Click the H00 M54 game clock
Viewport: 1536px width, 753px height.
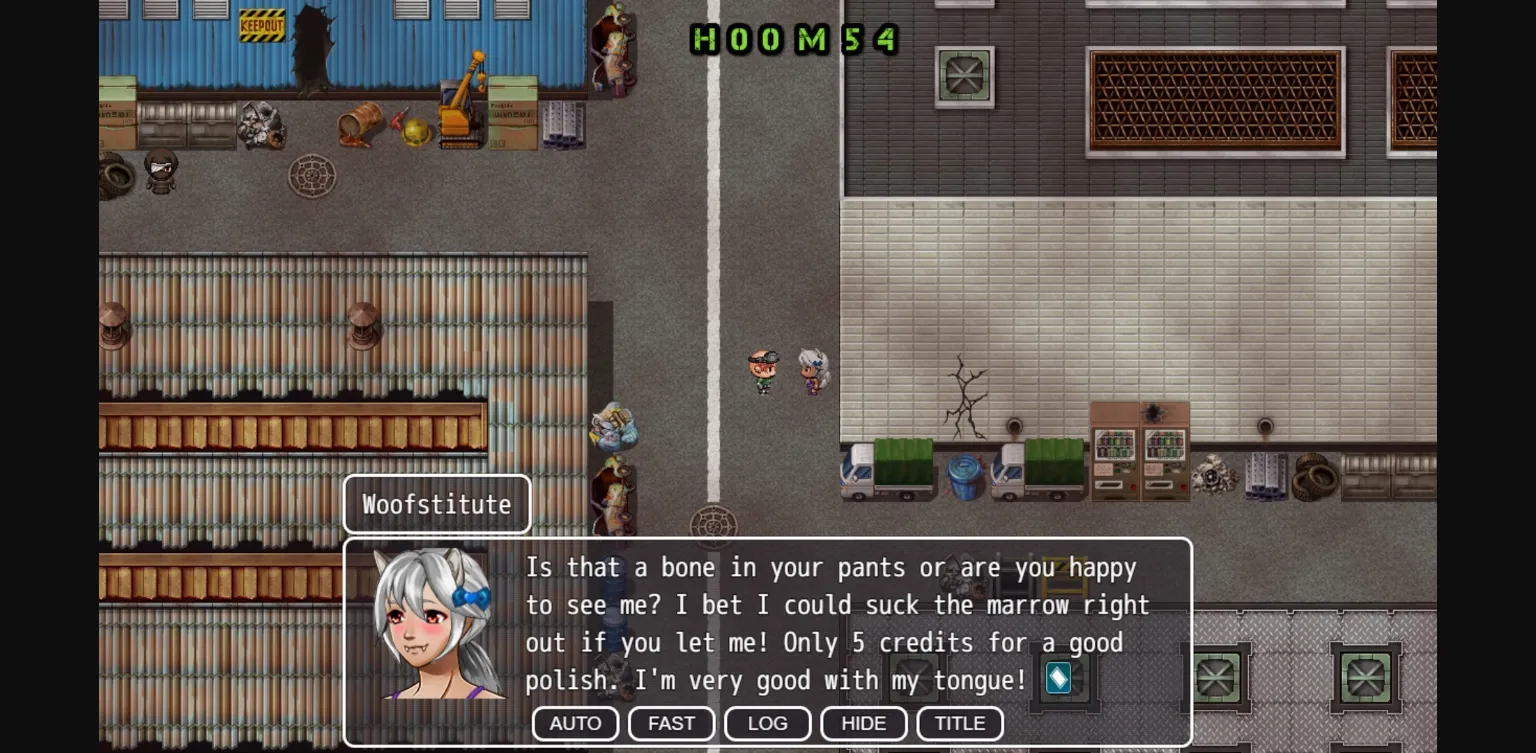point(795,40)
